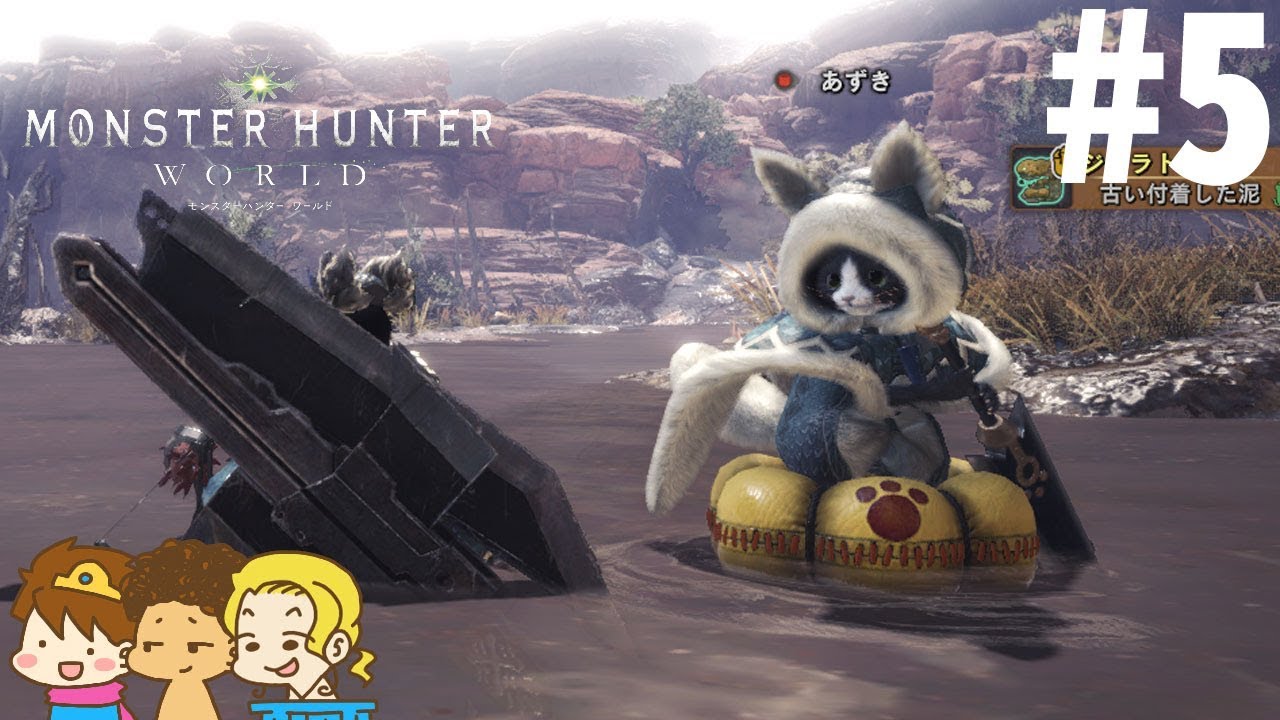Click the small yellow item icon on the ジュラト banner
This screenshot has height=720, width=1280.
(1058, 162)
